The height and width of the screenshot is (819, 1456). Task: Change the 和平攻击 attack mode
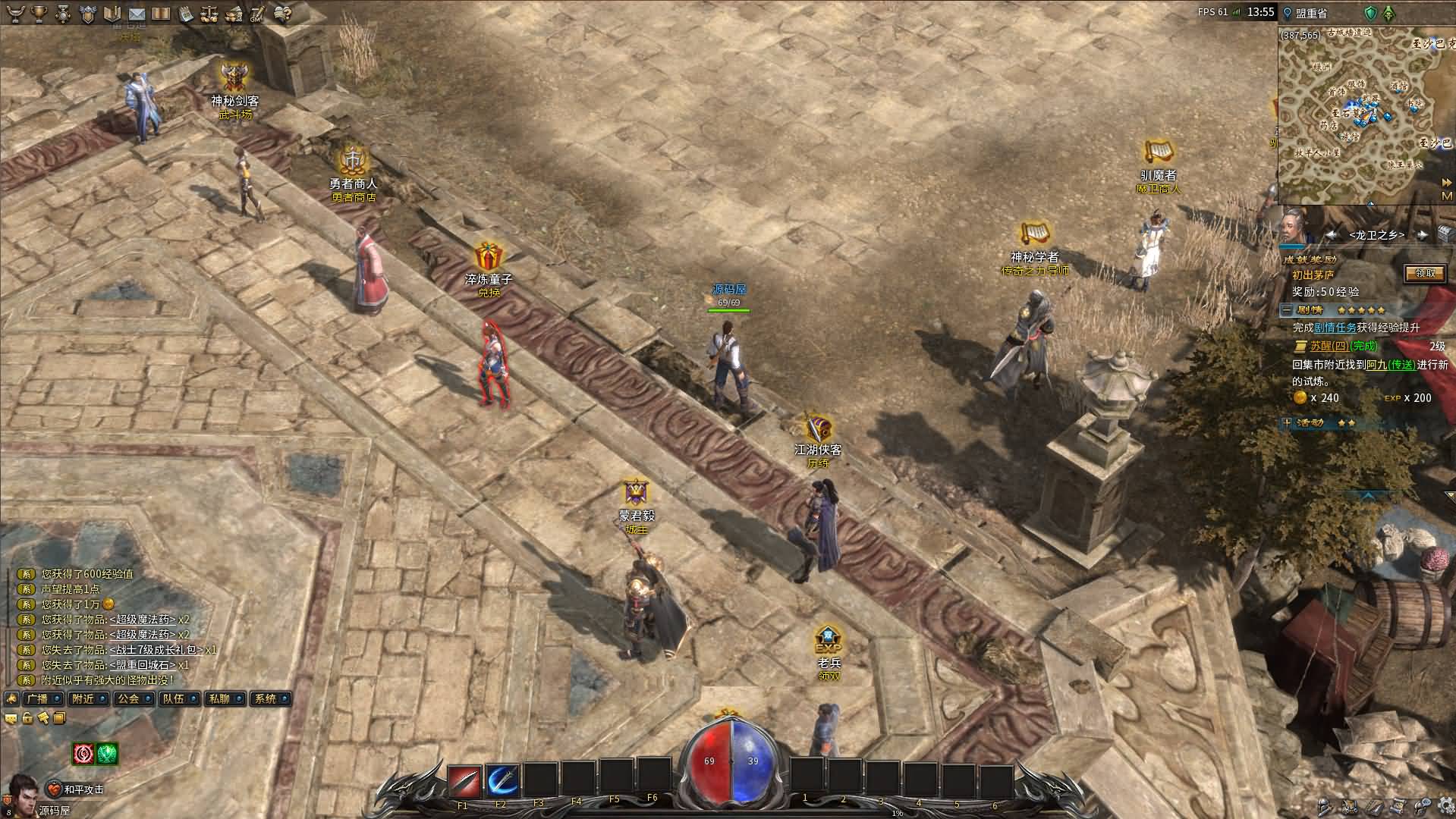pos(76,789)
